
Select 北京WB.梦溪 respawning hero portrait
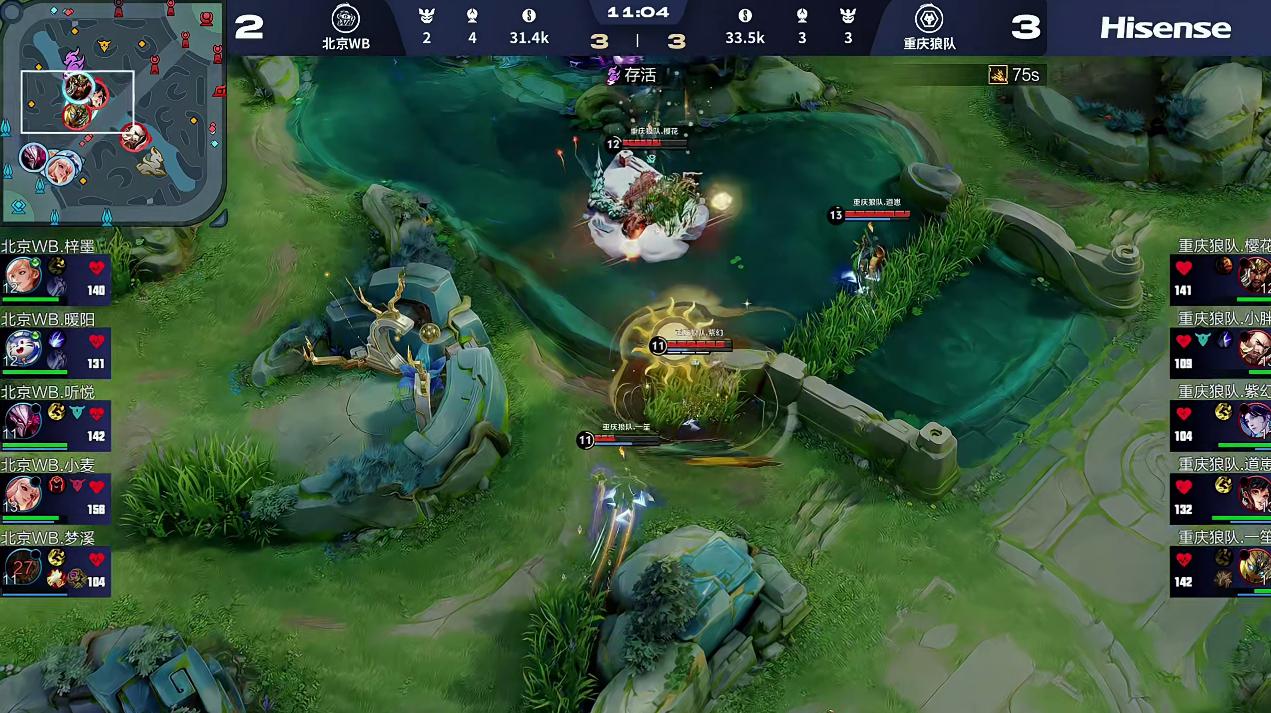point(21,566)
